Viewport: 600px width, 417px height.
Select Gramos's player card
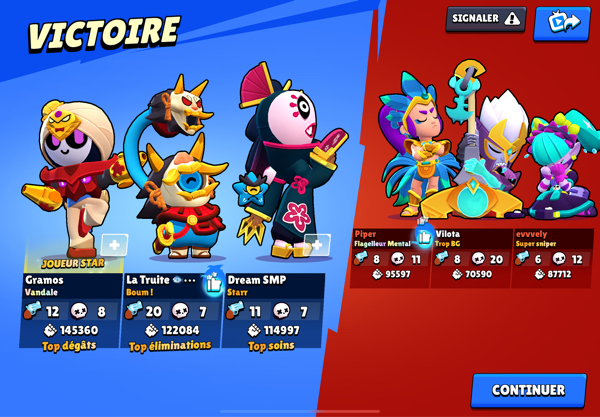click(x=70, y=310)
